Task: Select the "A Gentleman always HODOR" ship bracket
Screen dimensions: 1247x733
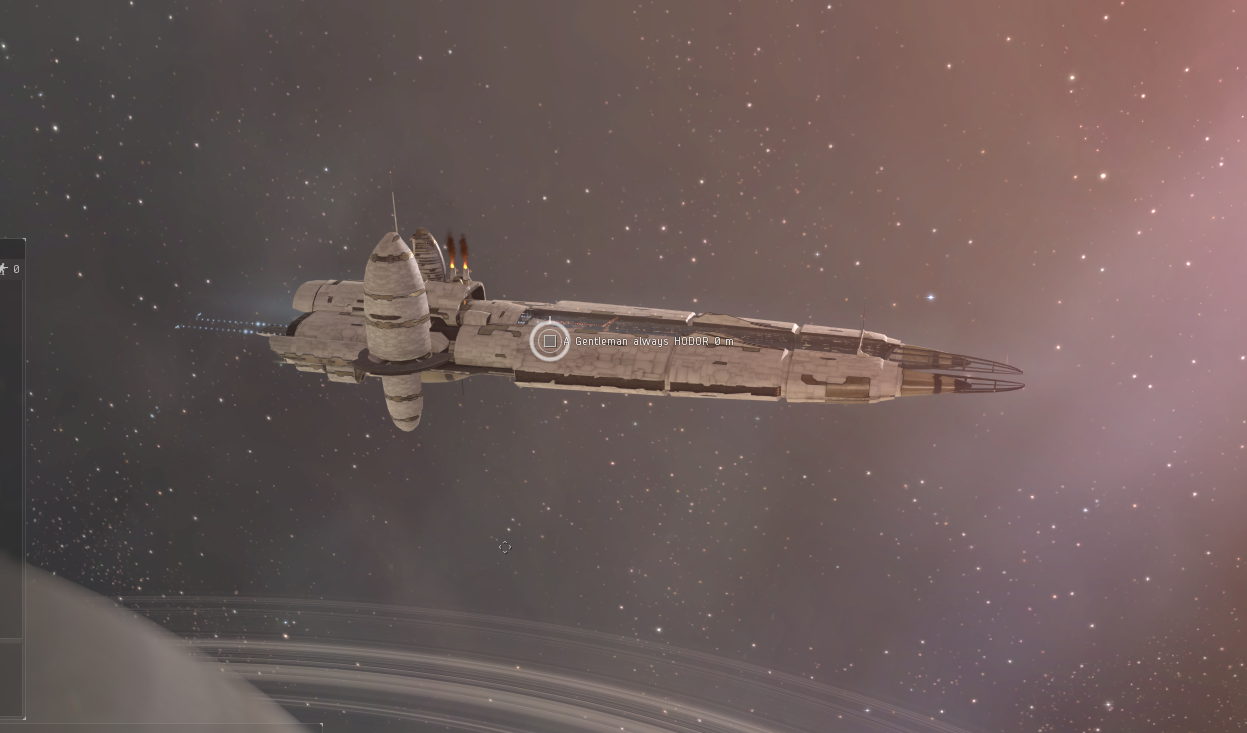Action: coord(549,341)
